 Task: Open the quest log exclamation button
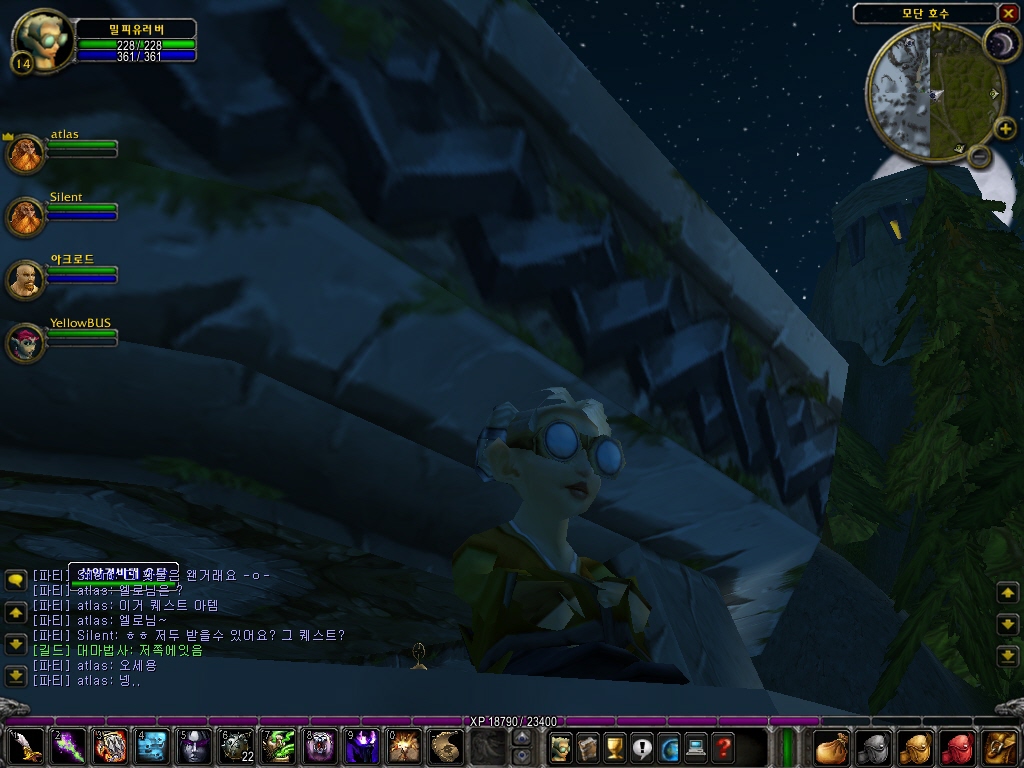coord(641,747)
